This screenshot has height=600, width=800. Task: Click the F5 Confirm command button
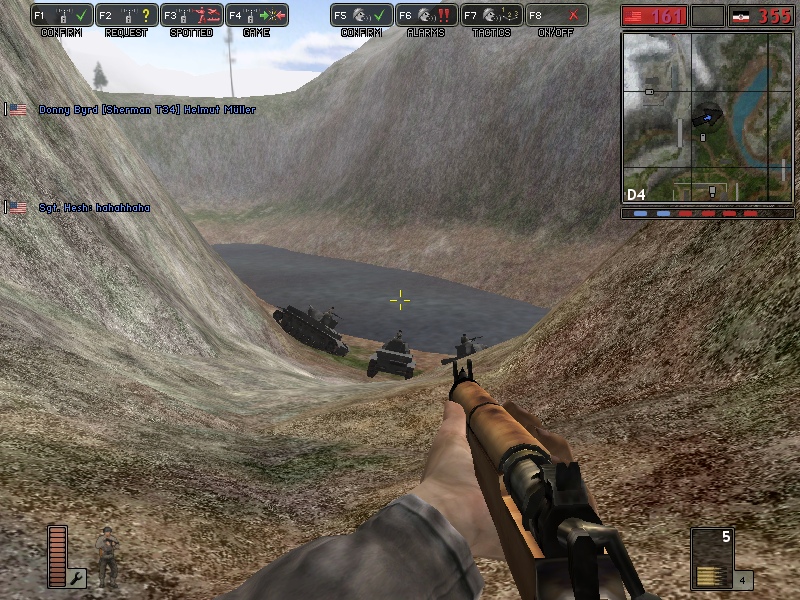point(362,16)
